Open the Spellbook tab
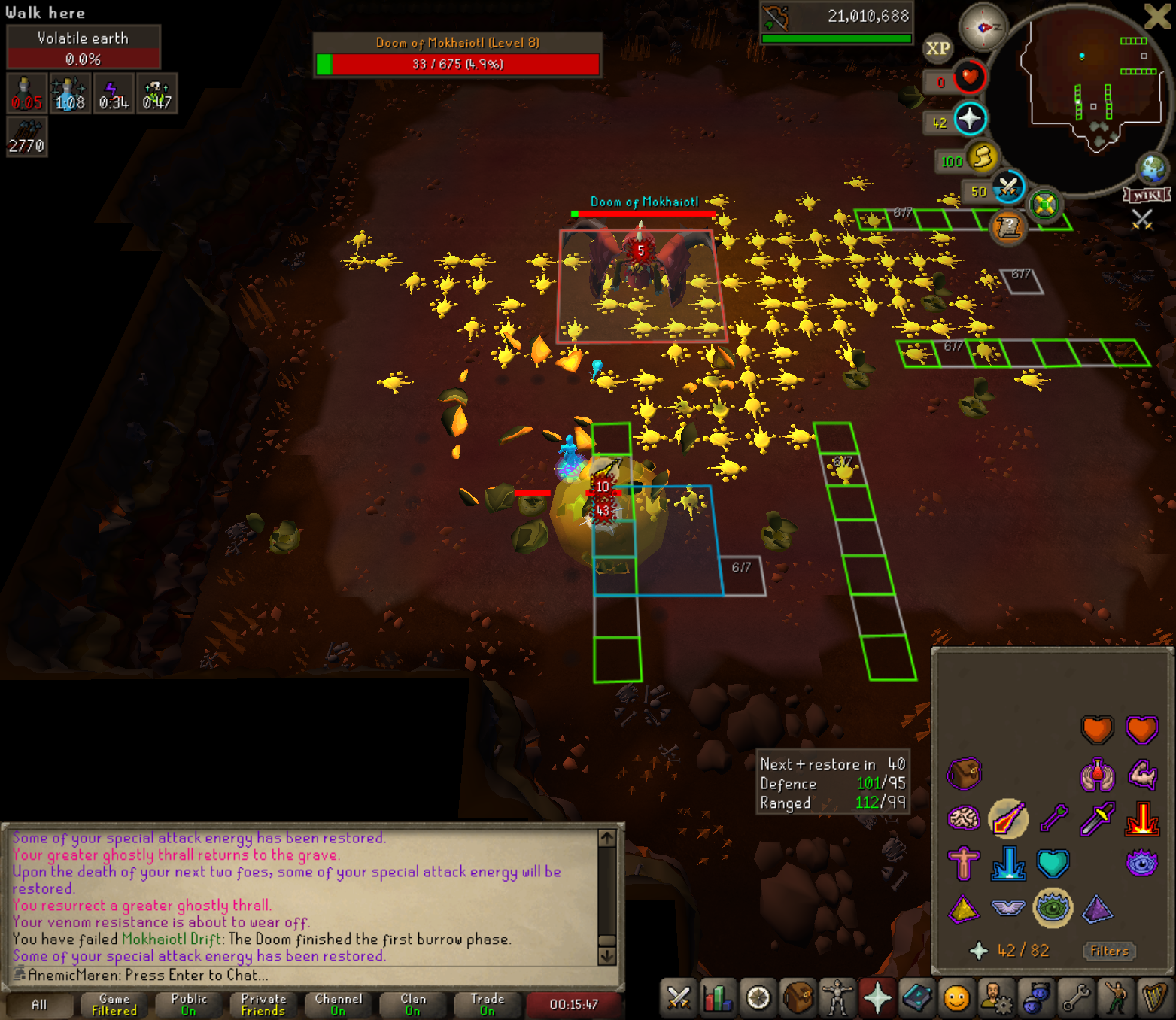 pos(917,998)
